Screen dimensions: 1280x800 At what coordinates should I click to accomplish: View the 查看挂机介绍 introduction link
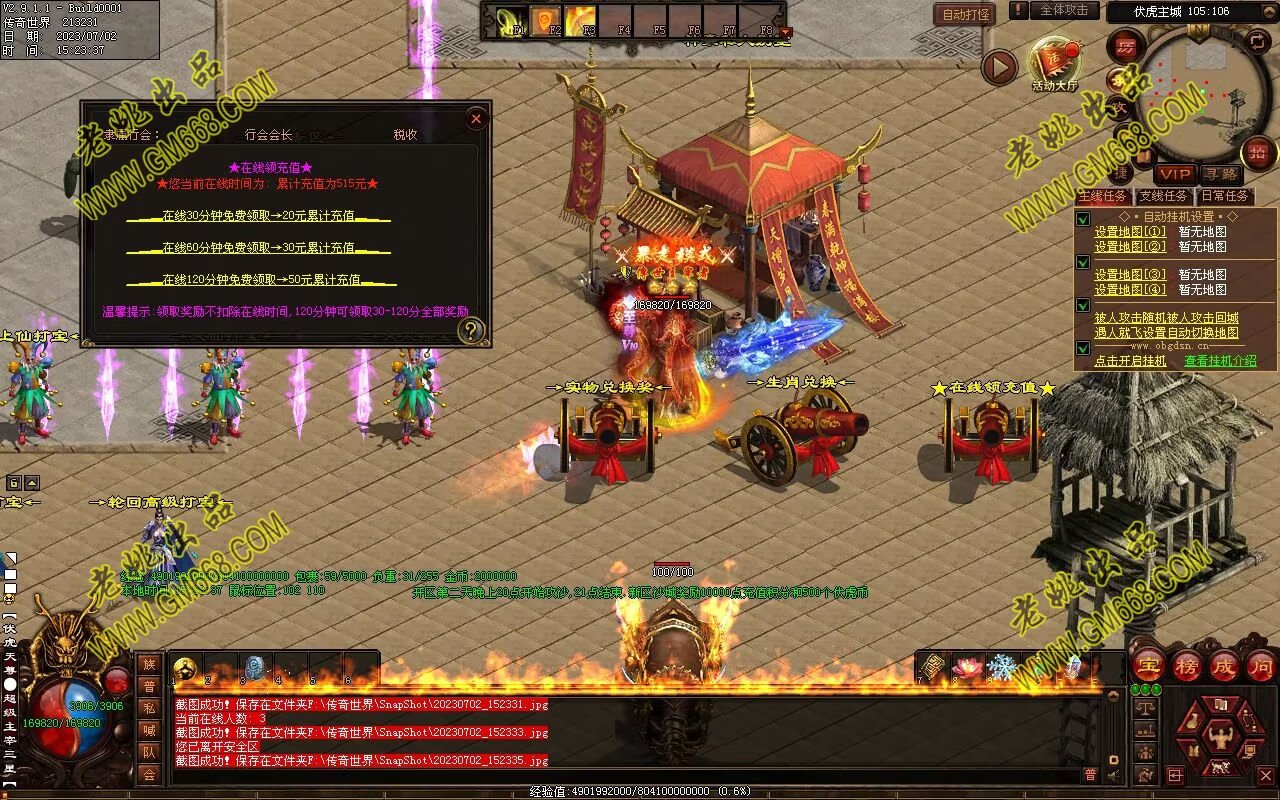(1220, 361)
